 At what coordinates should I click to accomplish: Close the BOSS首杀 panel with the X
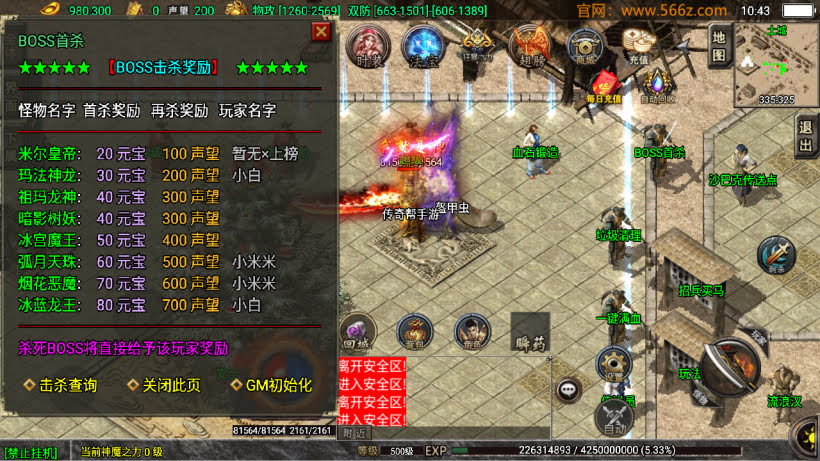click(320, 32)
